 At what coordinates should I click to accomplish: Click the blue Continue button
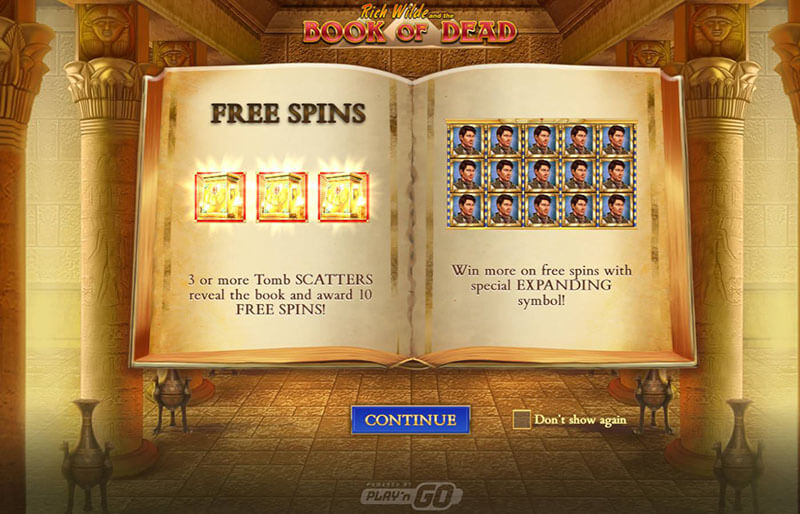(410, 420)
